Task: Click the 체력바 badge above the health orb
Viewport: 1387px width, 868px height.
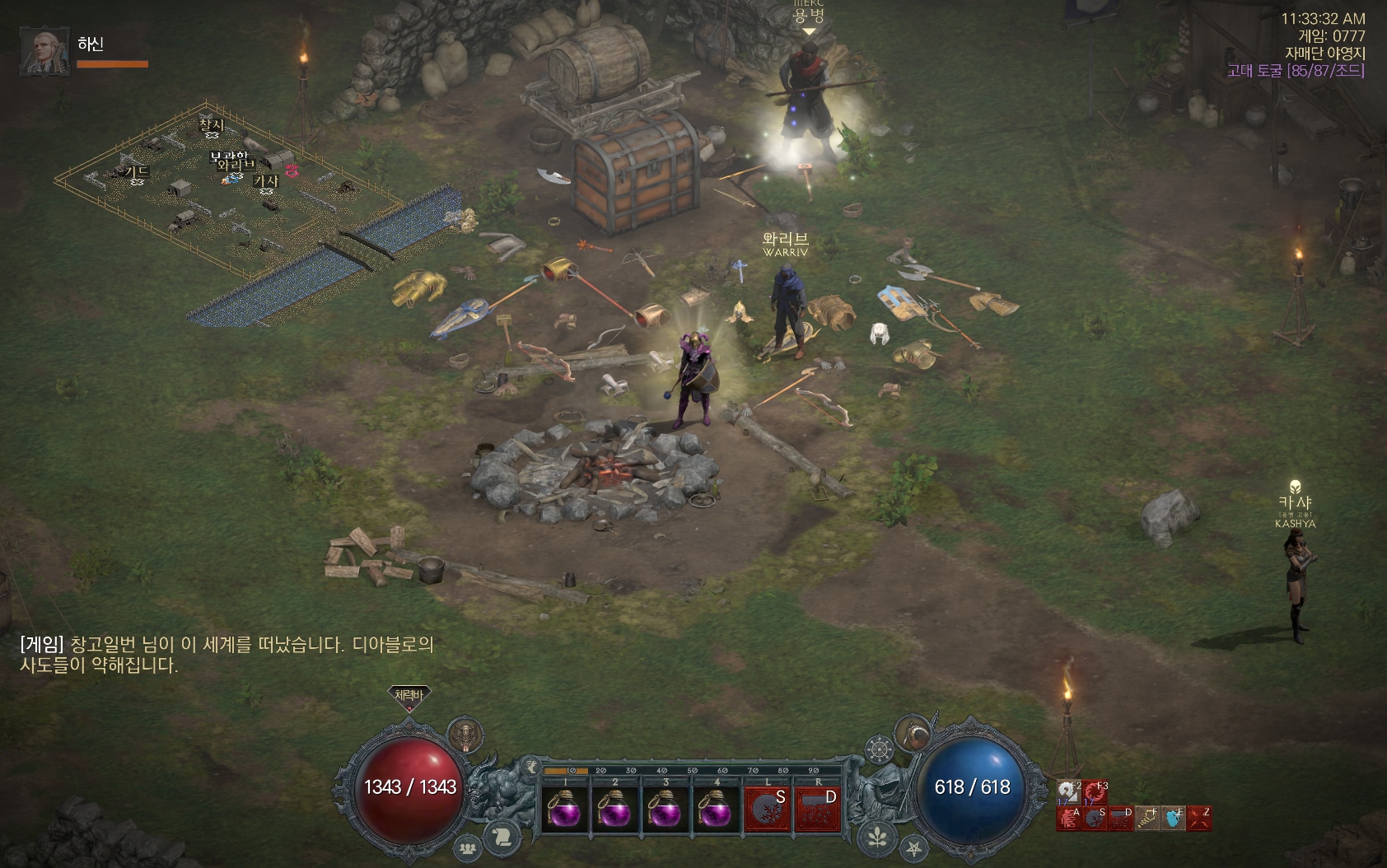Action: (409, 696)
